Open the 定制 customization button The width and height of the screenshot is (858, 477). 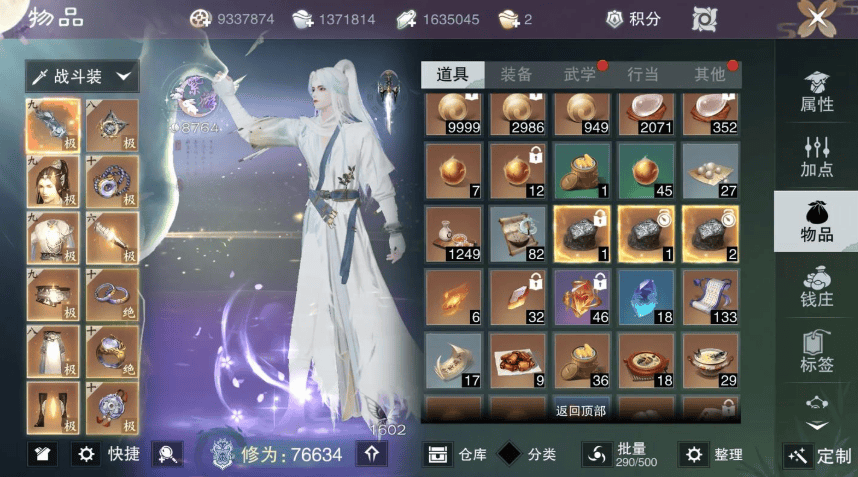[x=819, y=455]
